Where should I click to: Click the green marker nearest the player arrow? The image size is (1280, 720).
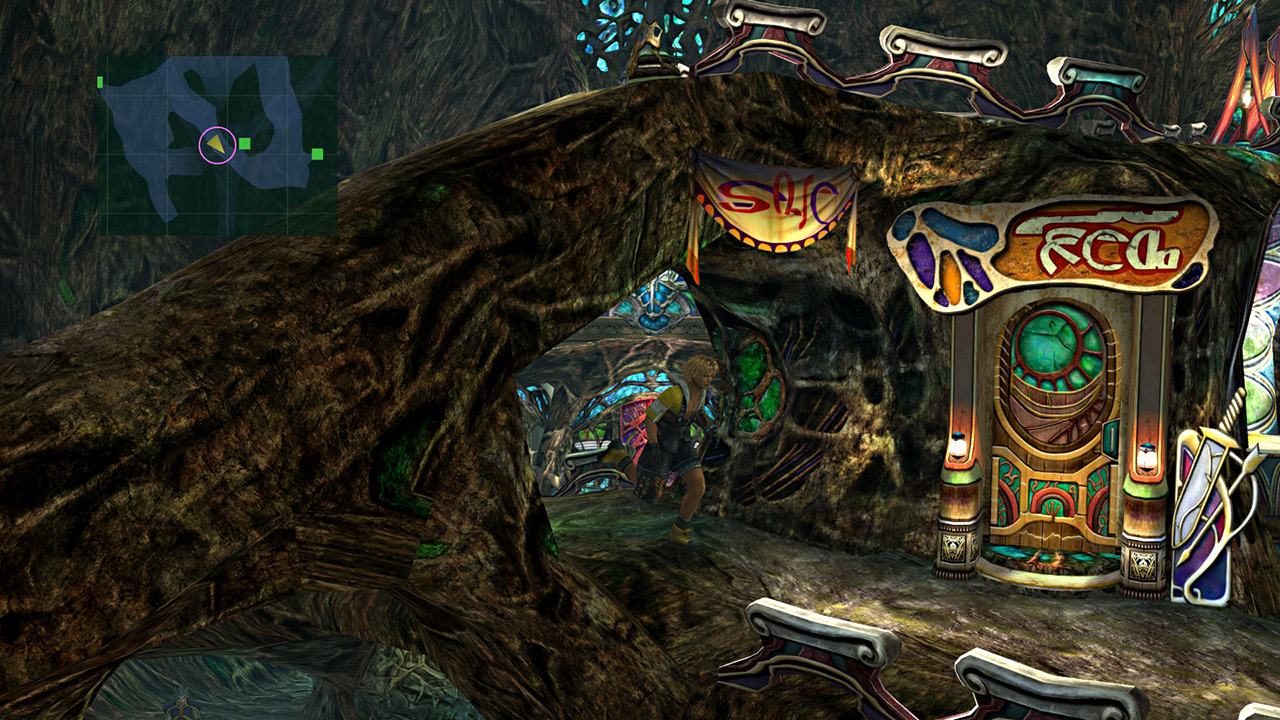point(245,144)
